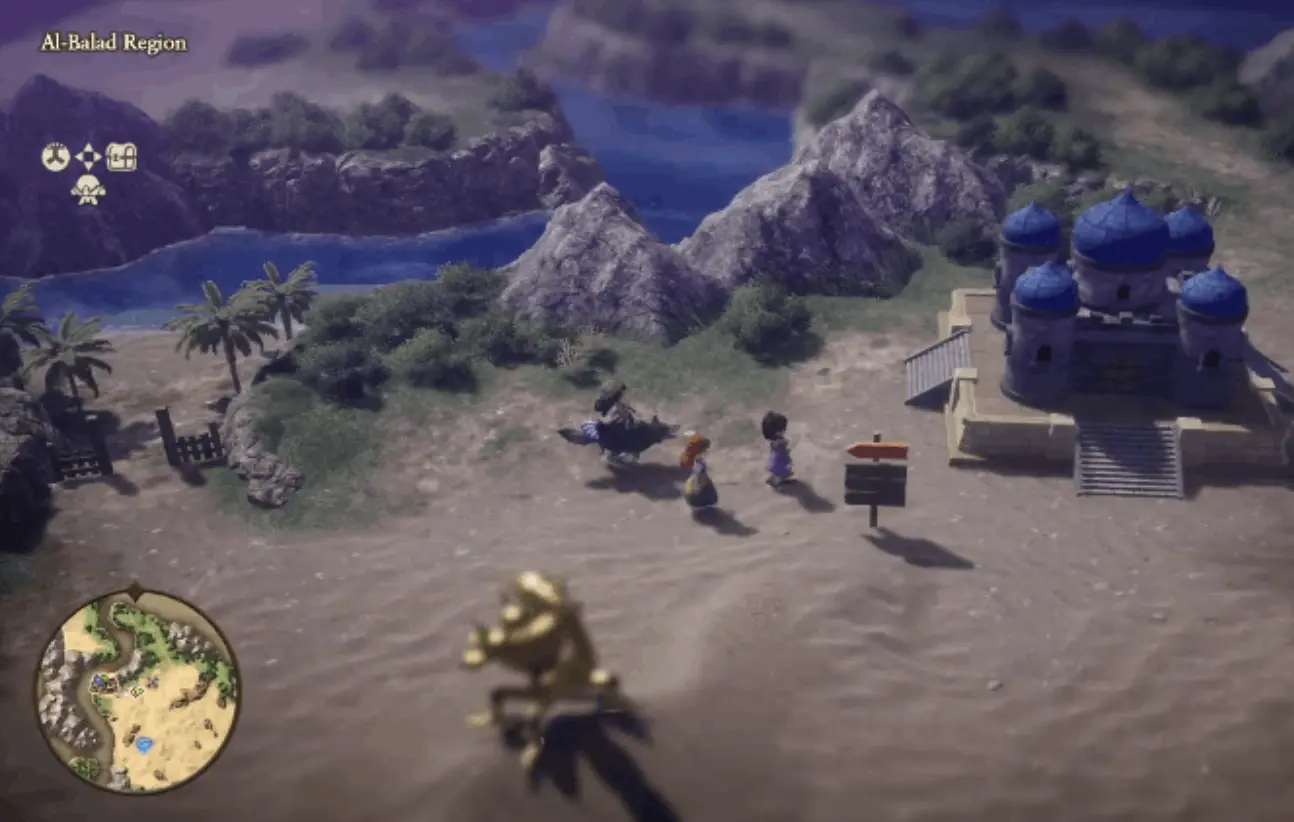The height and width of the screenshot is (822, 1294).
Task: Click the Al-Balad Region label
Action: pos(113,42)
